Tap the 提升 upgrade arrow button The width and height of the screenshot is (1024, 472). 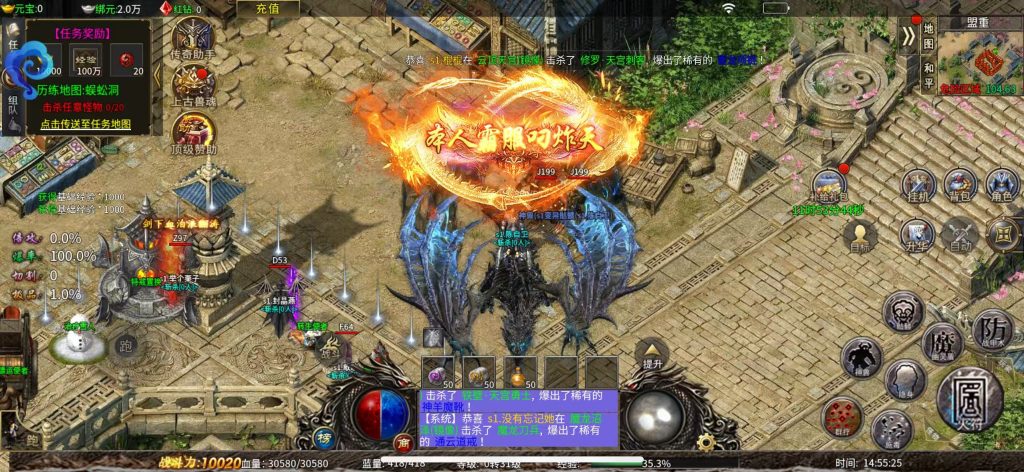point(651,355)
